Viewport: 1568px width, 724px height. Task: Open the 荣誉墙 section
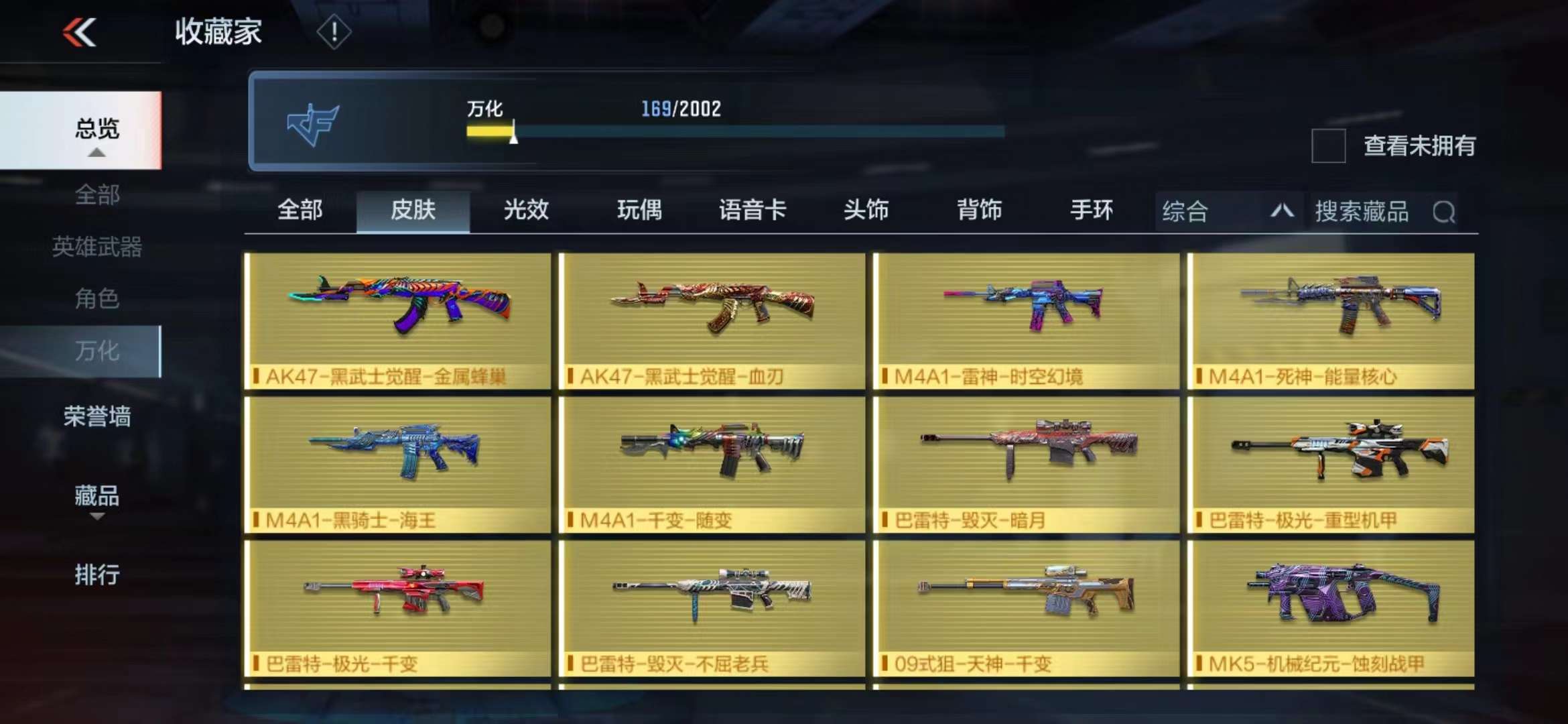pyautogui.click(x=96, y=416)
